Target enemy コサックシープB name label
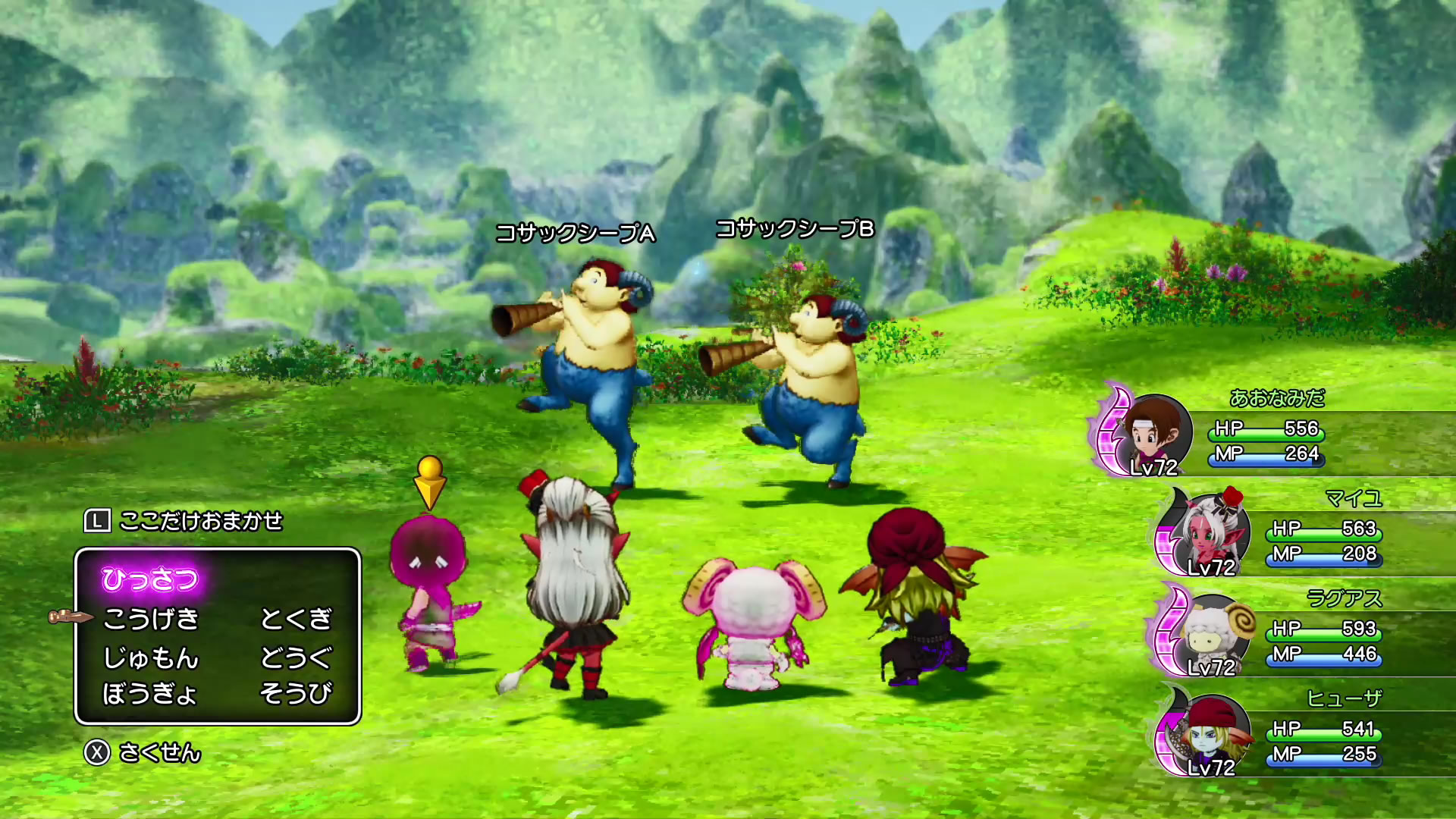Screen dimensions: 1456x819 click(x=795, y=228)
